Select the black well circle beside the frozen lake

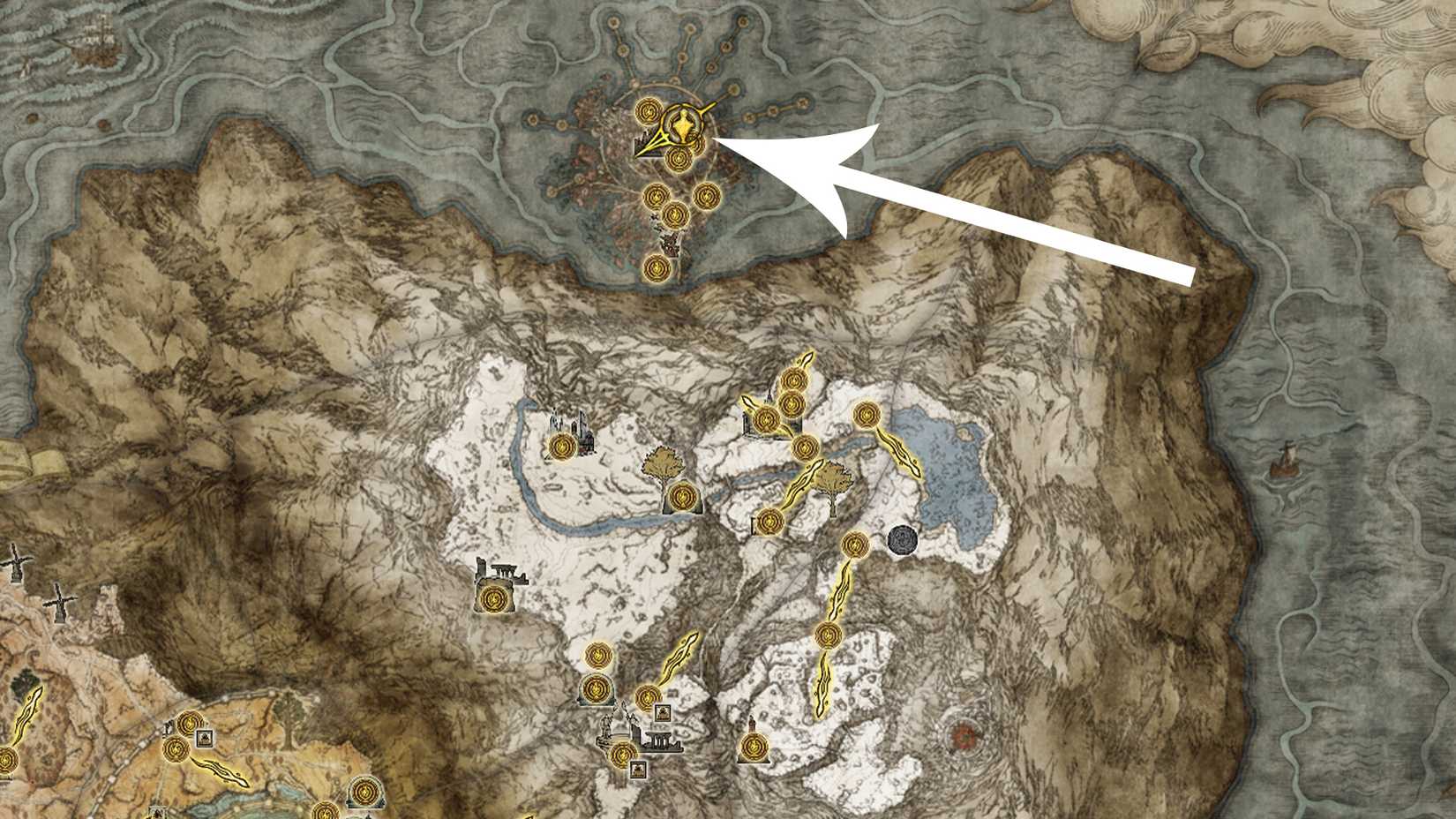click(x=903, y=538)
